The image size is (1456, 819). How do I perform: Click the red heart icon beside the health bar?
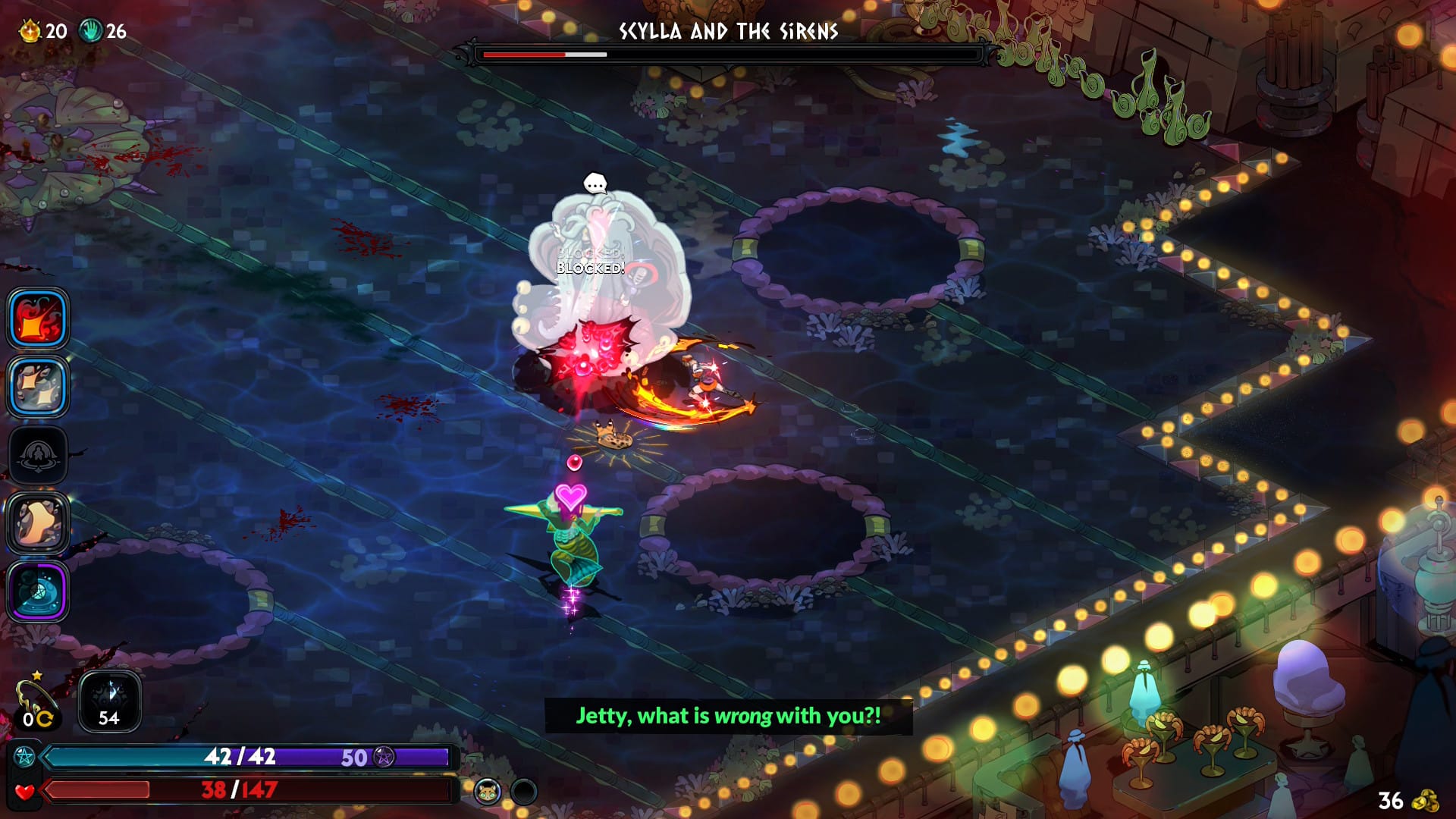[25, 792]
